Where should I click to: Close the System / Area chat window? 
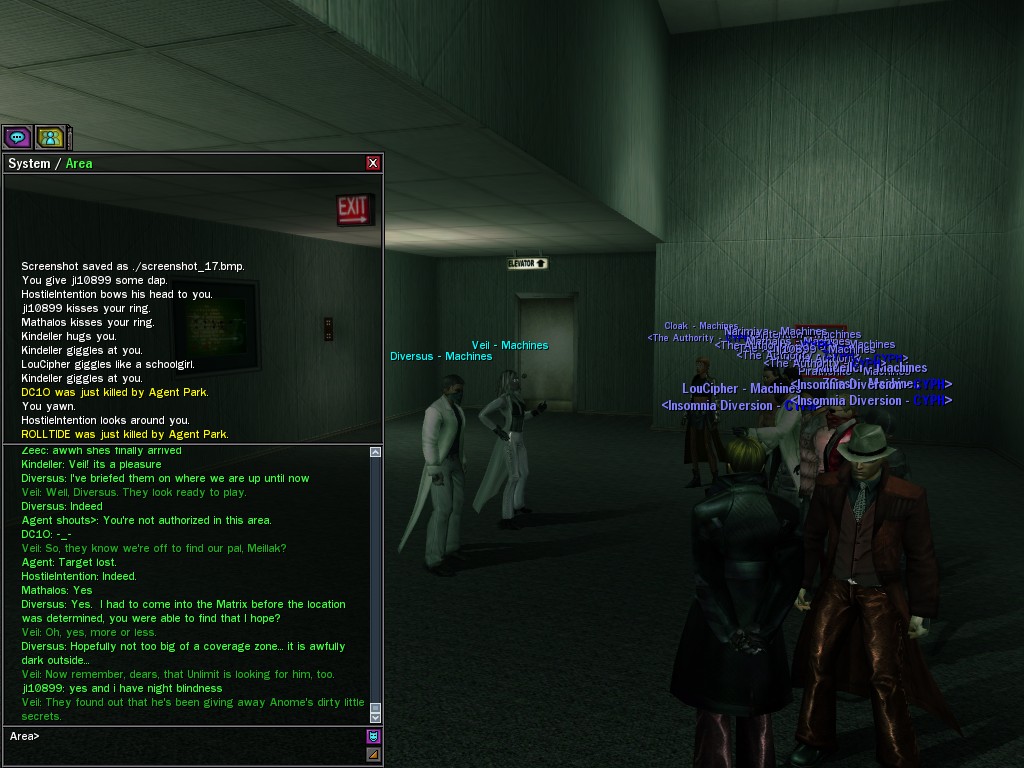(x=373, y=163)
